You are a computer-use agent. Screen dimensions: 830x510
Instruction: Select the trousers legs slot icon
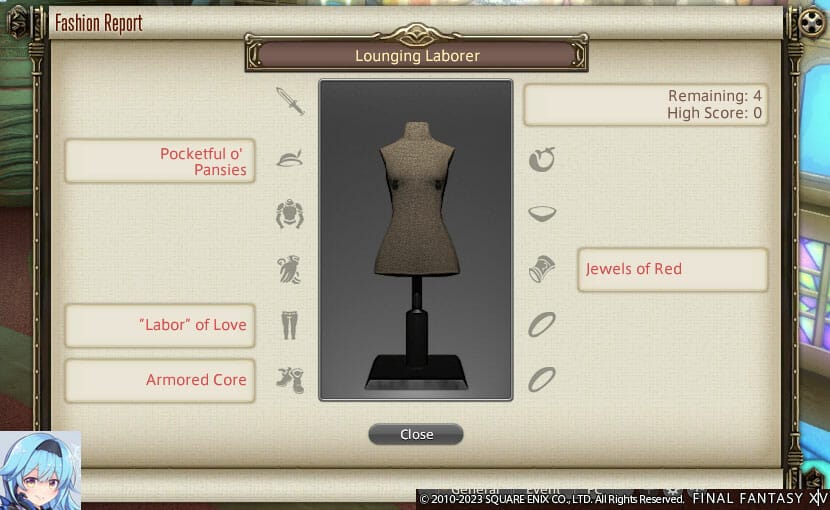[290, 325]
